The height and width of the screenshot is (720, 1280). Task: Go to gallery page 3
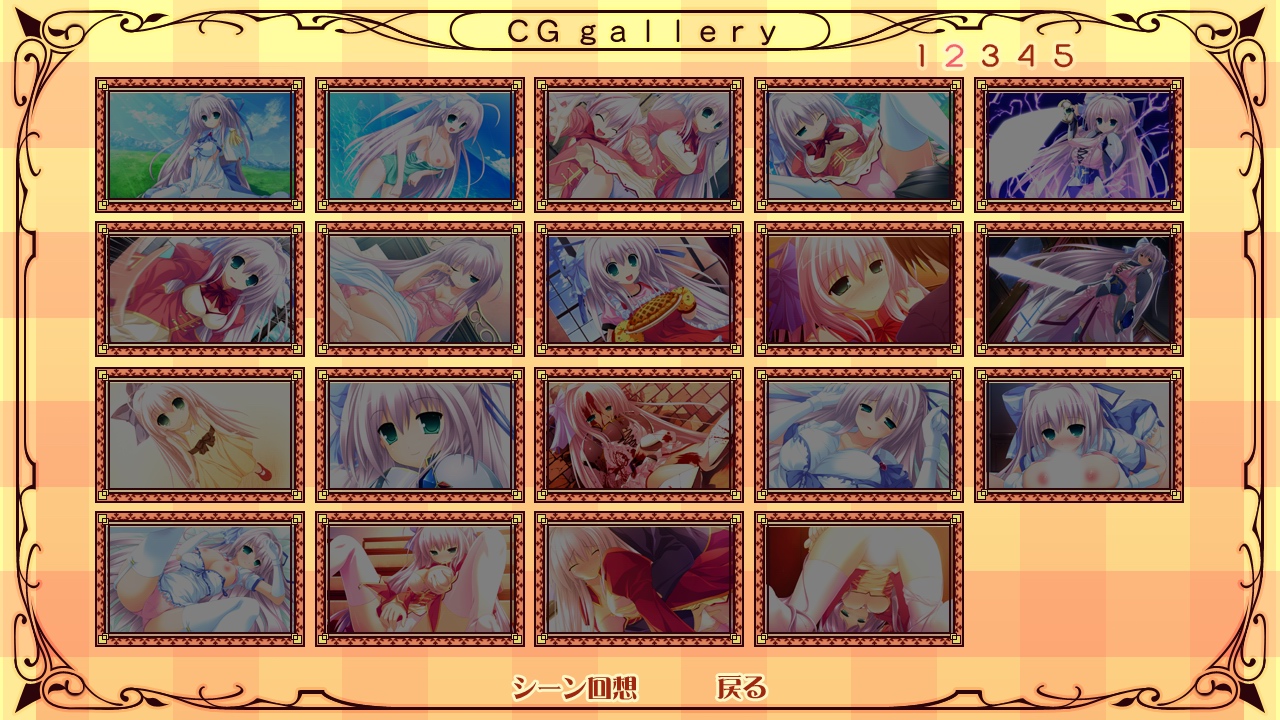pyautogui.click(x=990, y=56)
